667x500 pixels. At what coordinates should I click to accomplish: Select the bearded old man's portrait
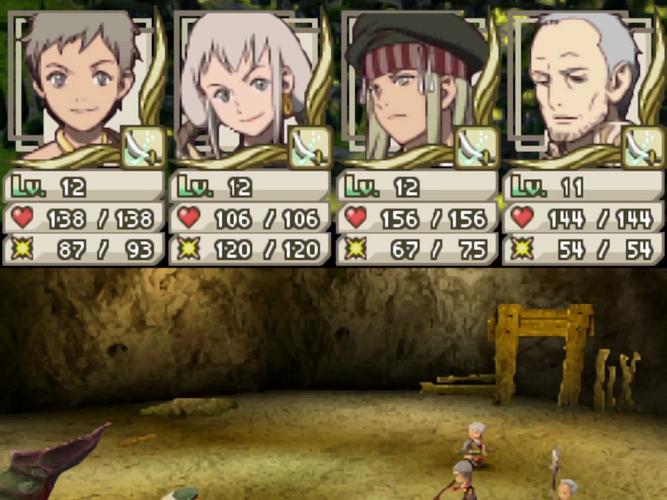pos(574,85)
